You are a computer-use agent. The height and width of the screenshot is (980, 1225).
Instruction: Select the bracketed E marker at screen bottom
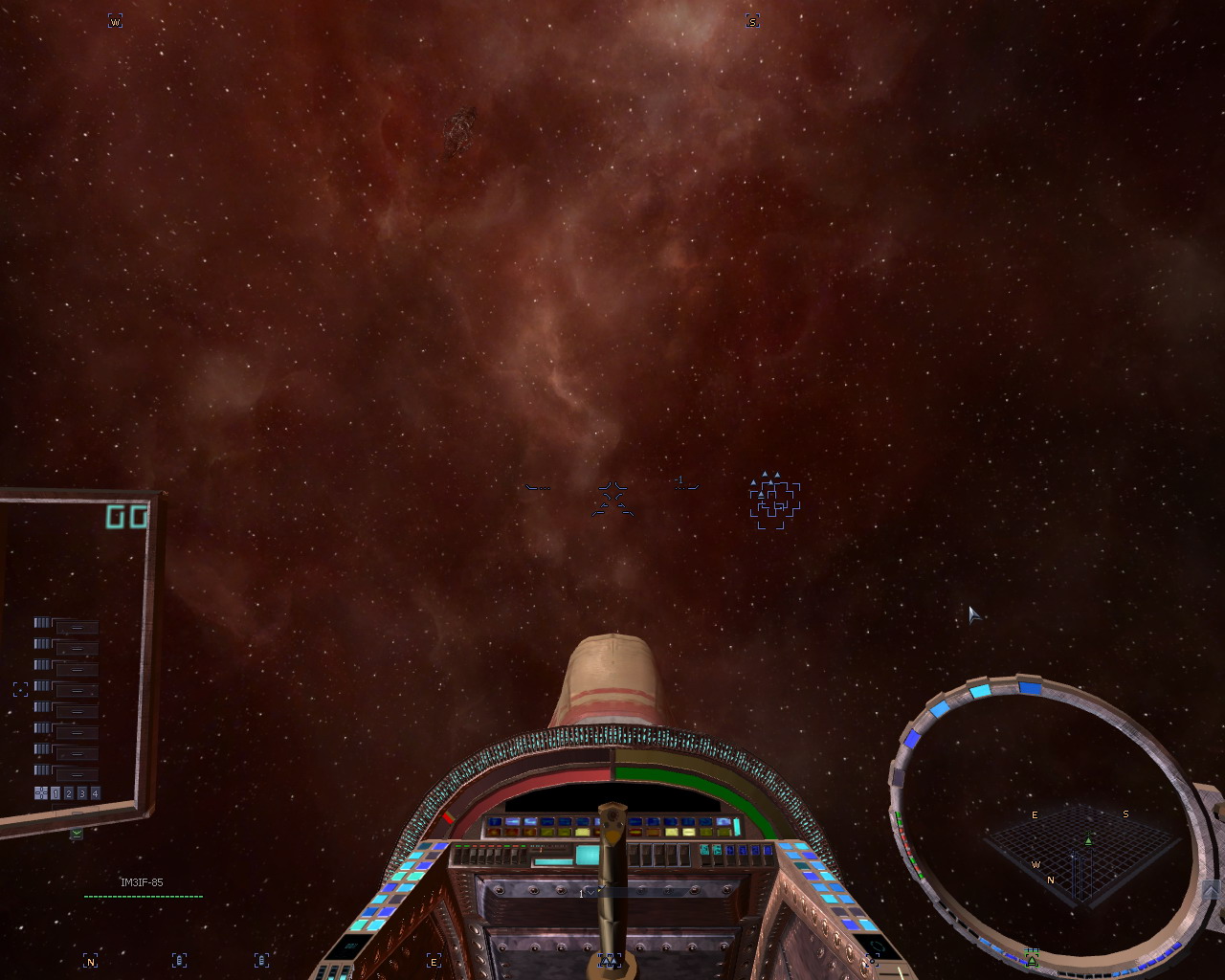tap(434, 961)
